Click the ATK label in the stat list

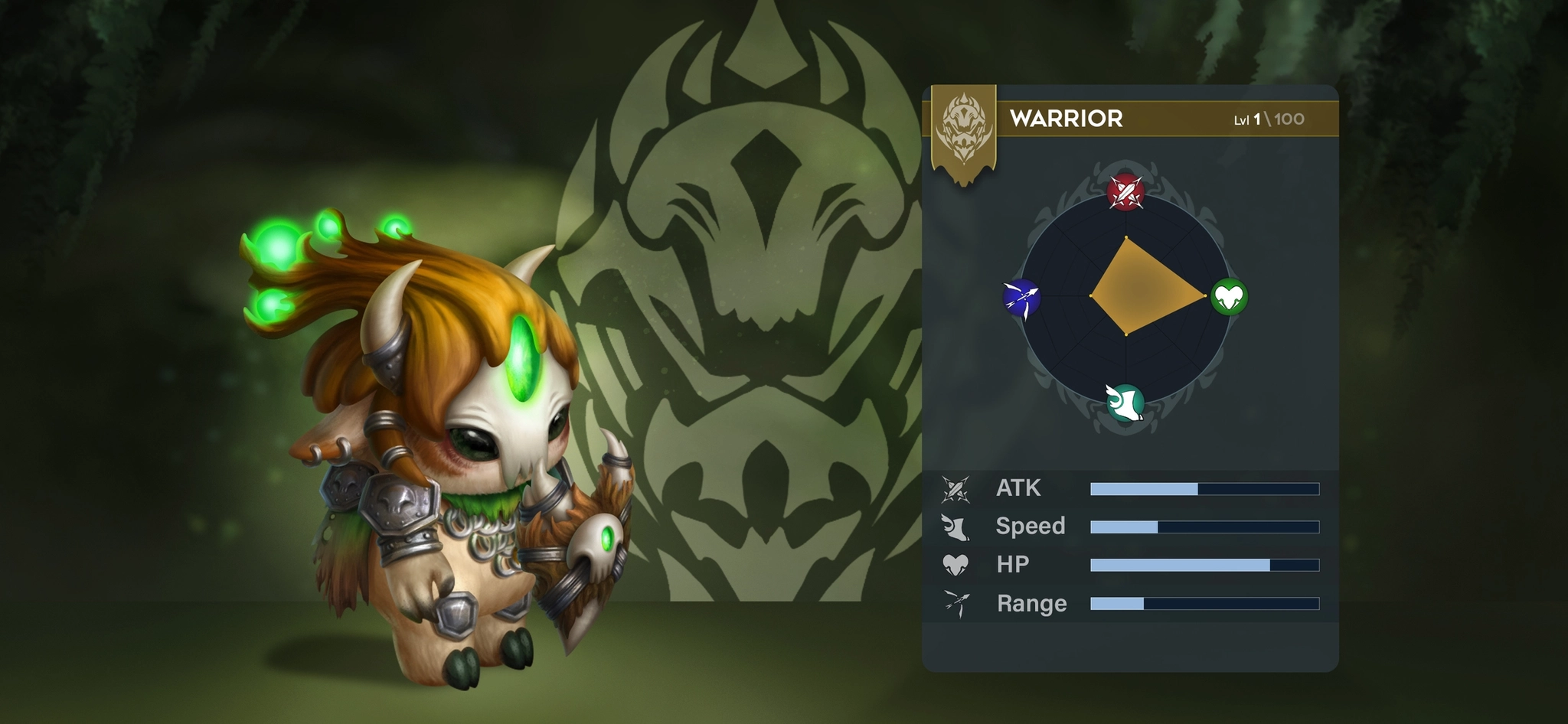click(x=1018, y=488)
